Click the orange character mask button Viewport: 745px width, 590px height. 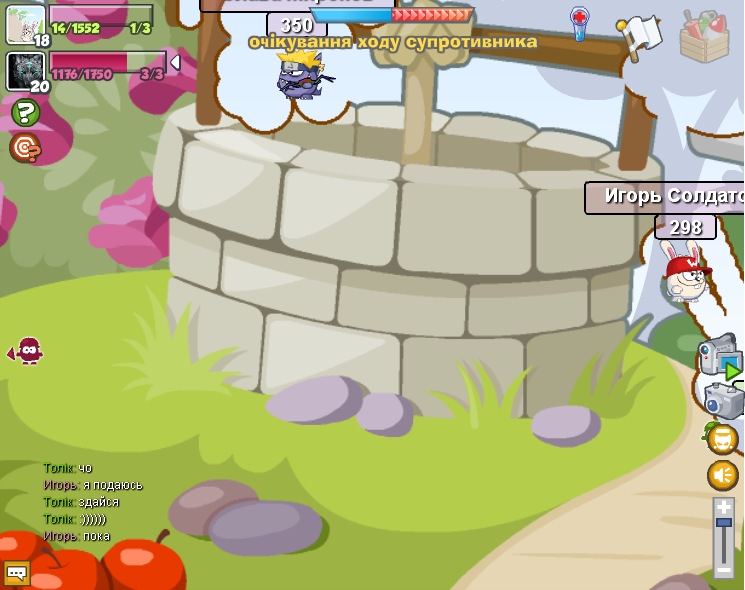tap(723, 439)
